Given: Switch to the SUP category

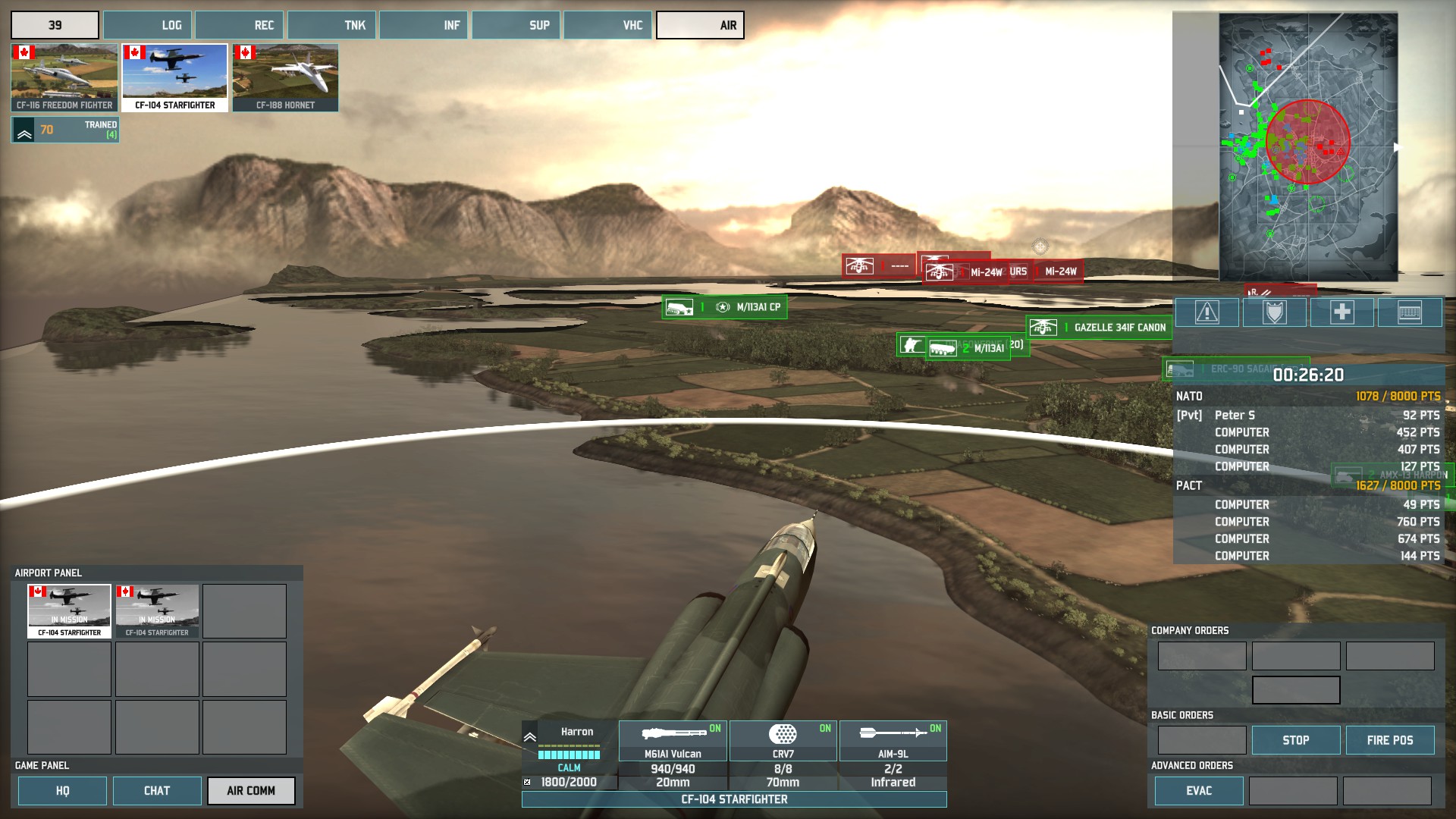Looking at the screenshot, I should click(x=516, y=25).
